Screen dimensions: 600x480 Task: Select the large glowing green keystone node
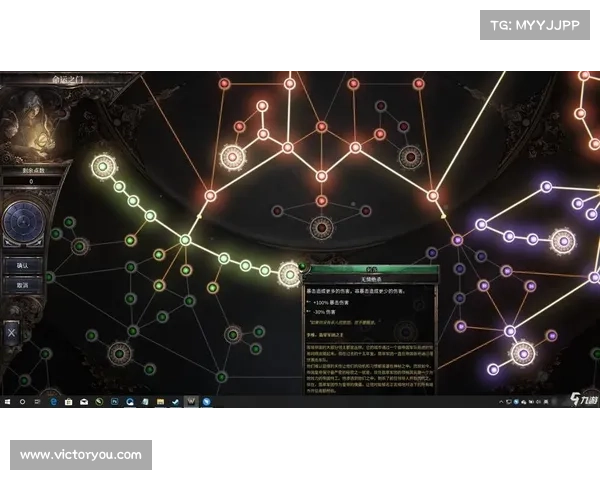pos(101,165)
